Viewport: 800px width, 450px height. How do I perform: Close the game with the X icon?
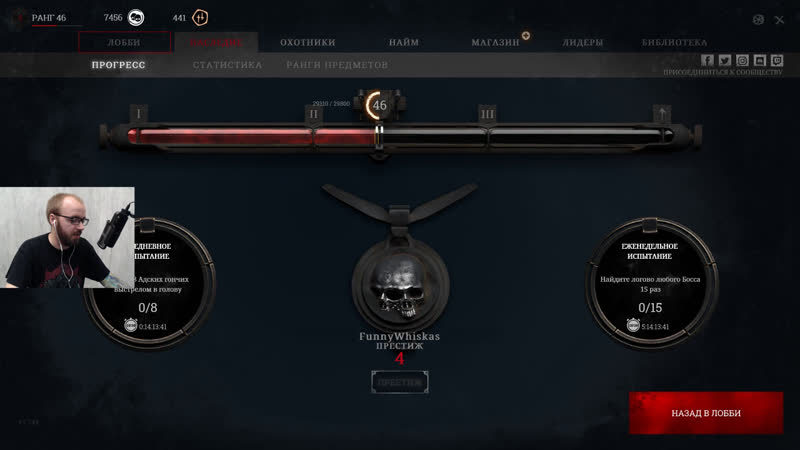pos(779,19)
